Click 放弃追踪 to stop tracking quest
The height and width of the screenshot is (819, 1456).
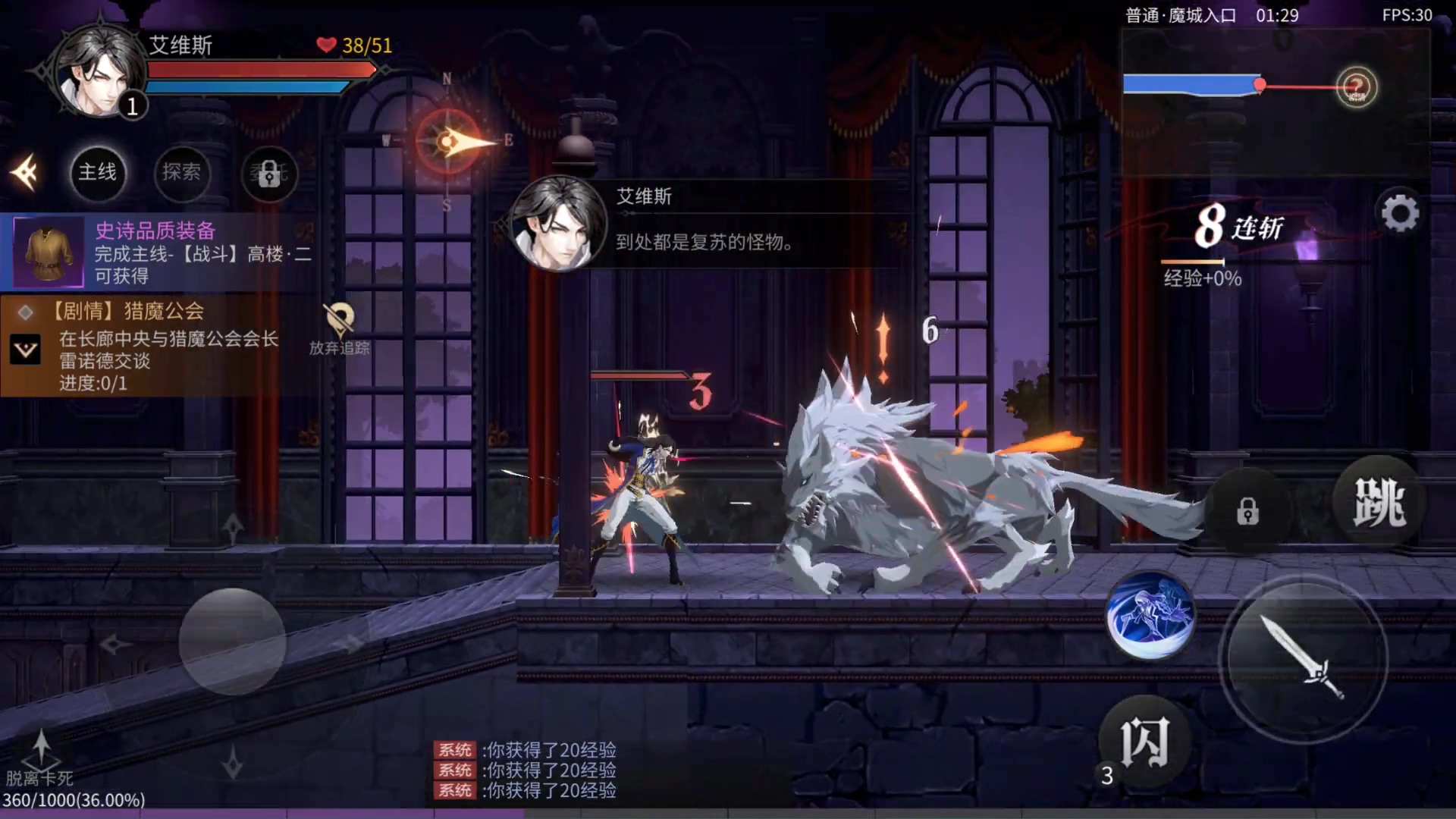(339, 329)
